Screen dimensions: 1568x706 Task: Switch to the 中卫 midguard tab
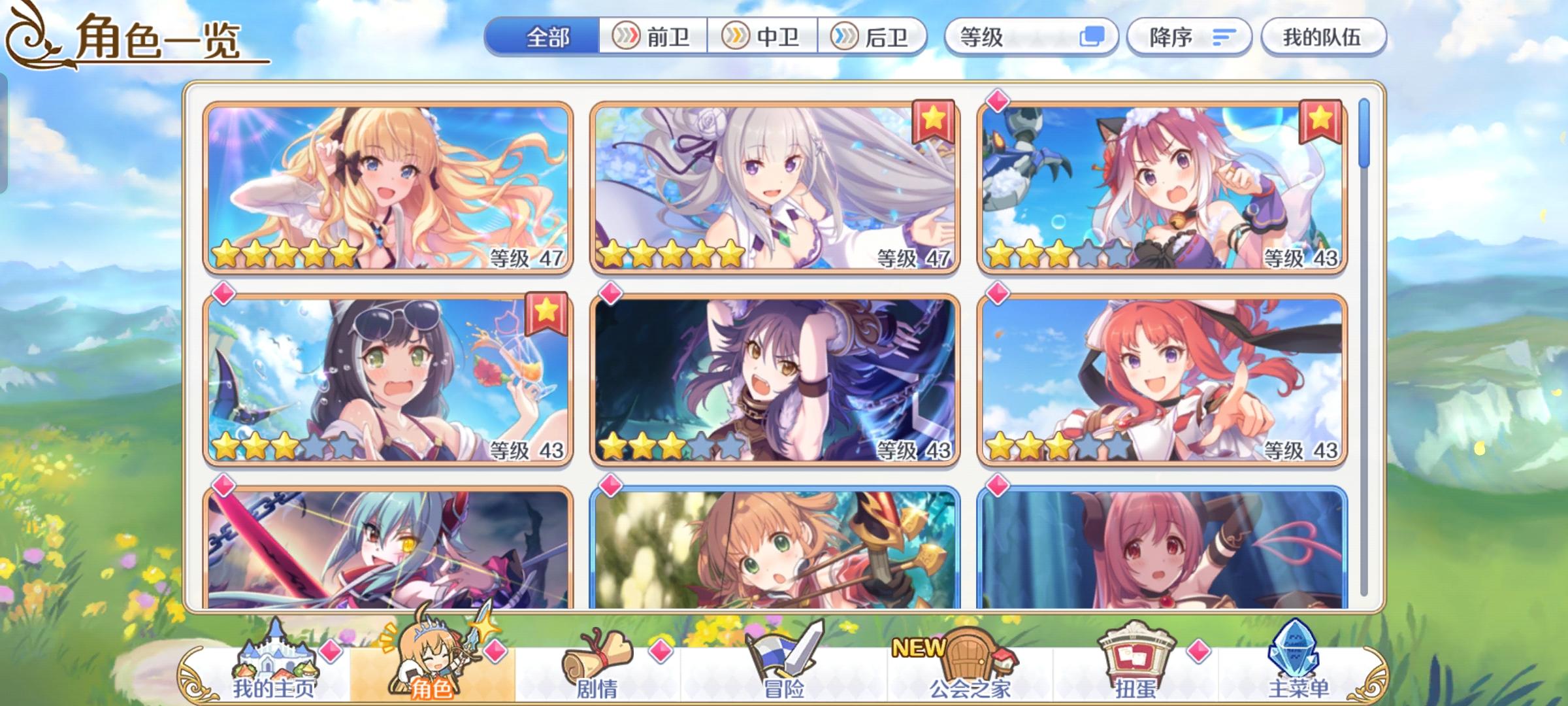[763, 37]
